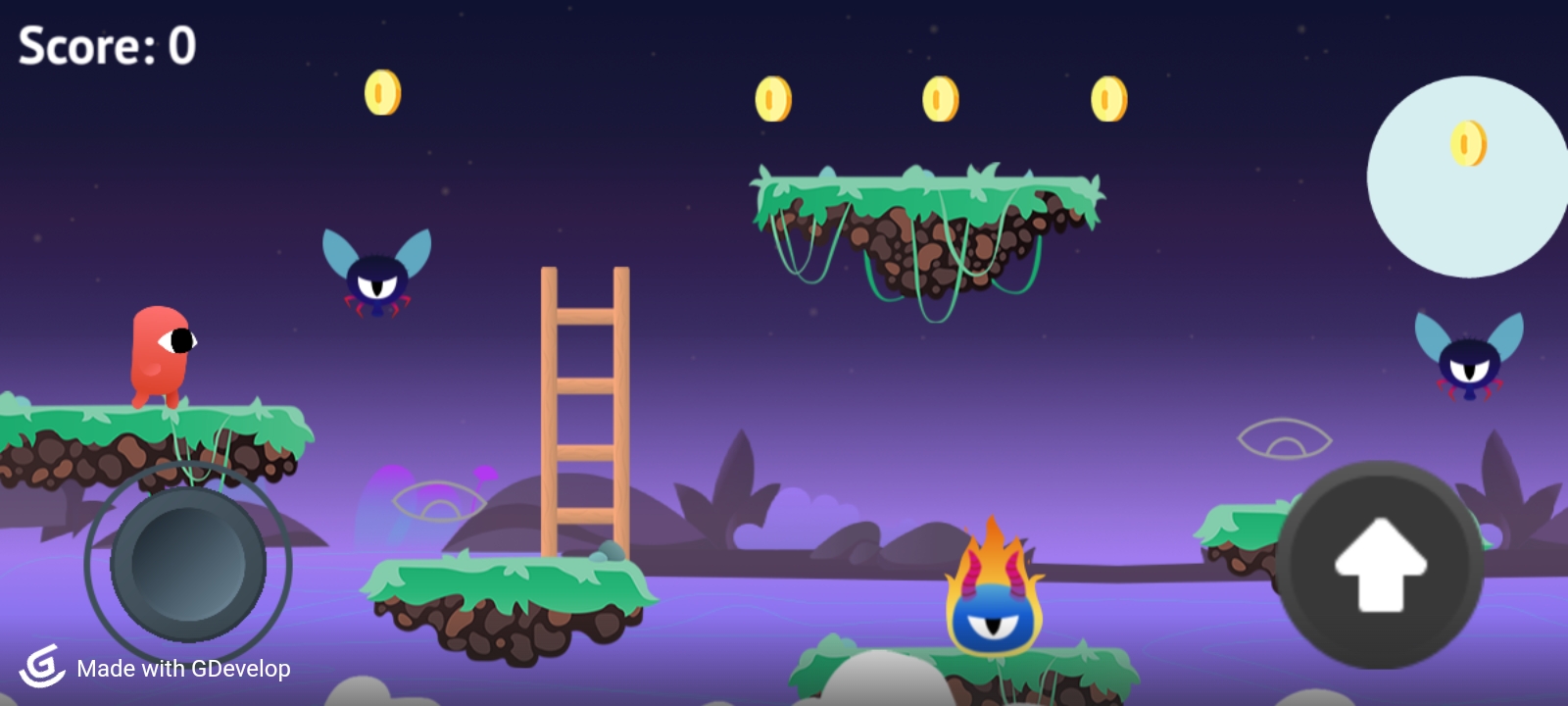Click the full moon in the sky
This screenshot has width=1568, height=706.
click(1468, 175)
